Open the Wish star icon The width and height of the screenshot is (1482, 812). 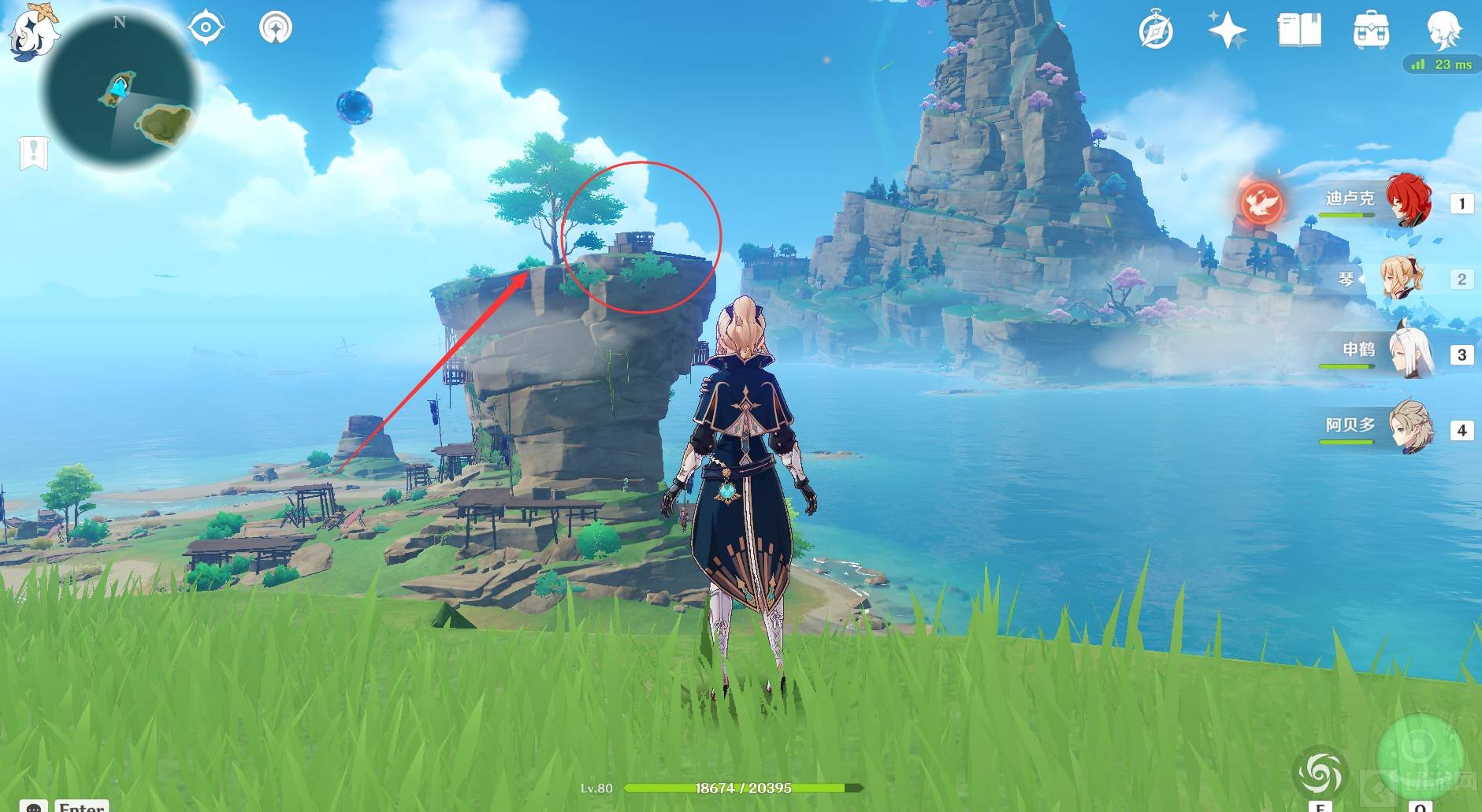click(1227, 32)
